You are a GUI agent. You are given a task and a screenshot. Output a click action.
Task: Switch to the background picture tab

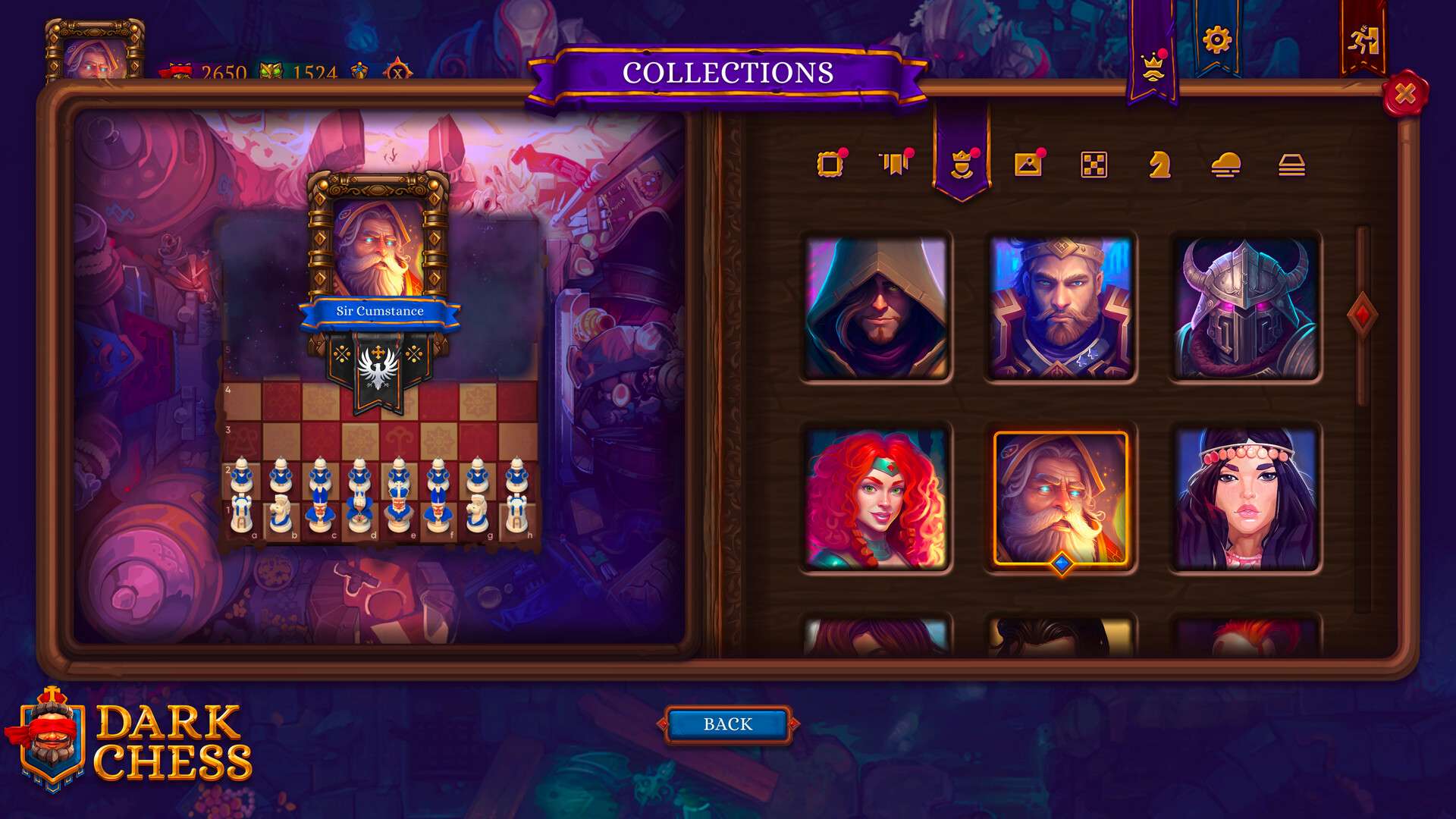pyautogui.click(x=1028, y=164)
